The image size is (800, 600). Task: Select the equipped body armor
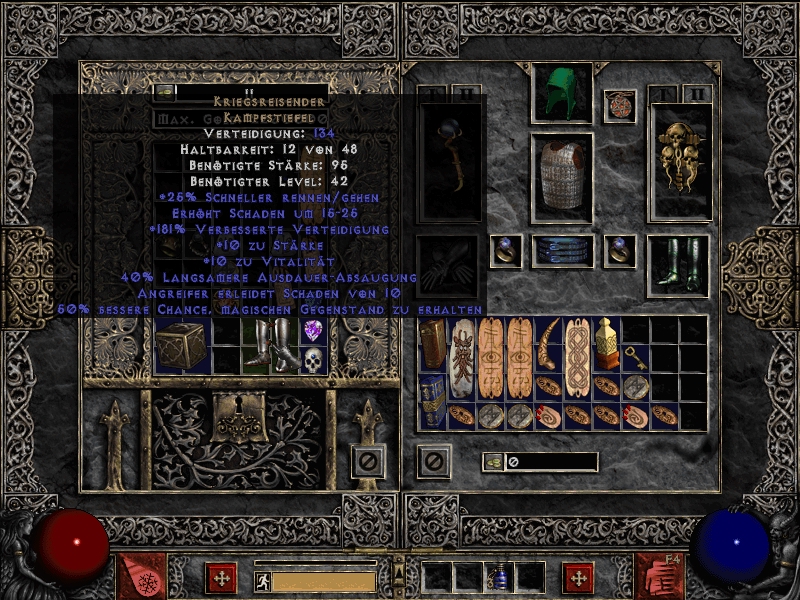click(x=561, y=175)
